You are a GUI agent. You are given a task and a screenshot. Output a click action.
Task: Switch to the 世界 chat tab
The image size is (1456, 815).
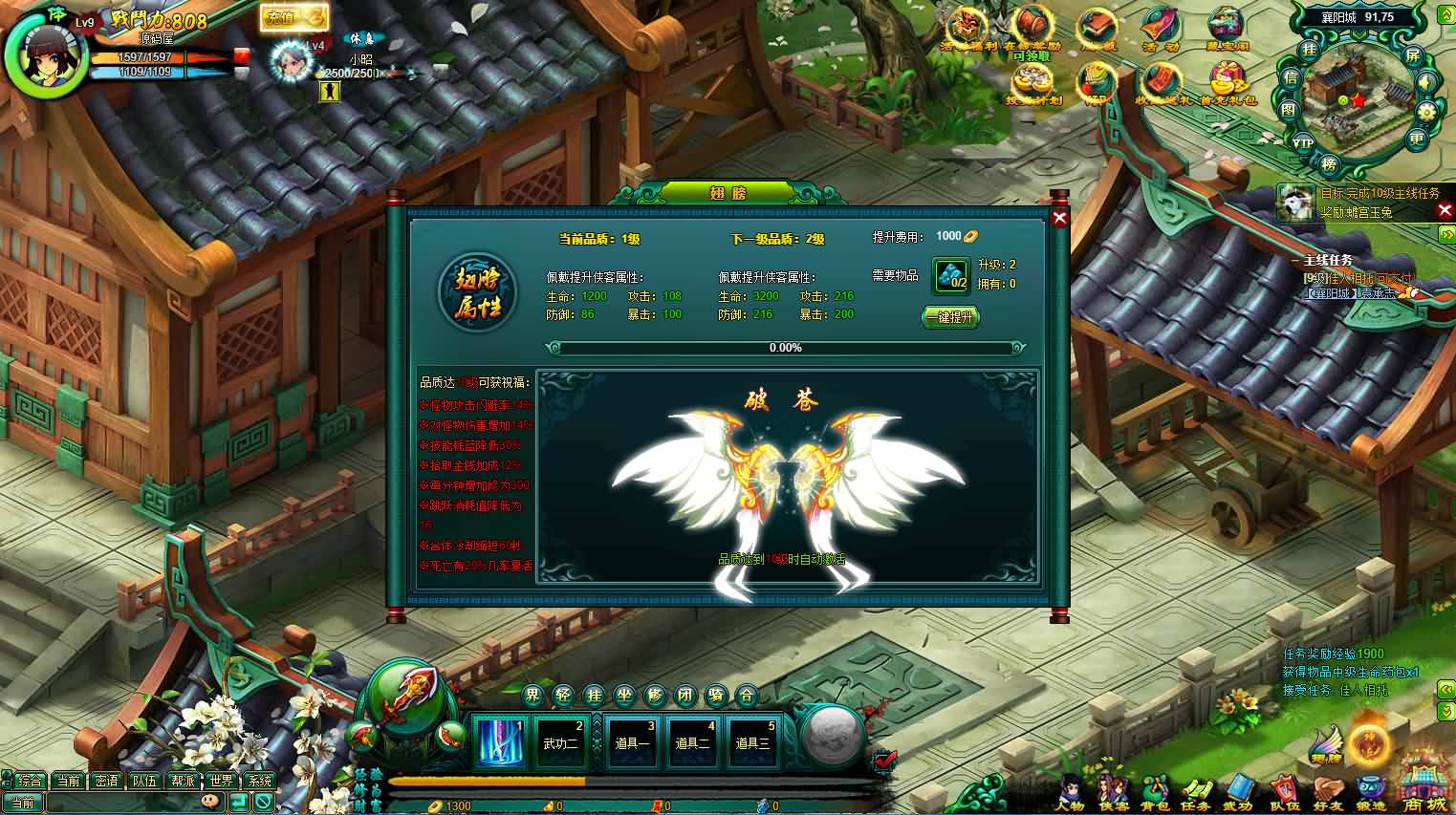[221, 781]
